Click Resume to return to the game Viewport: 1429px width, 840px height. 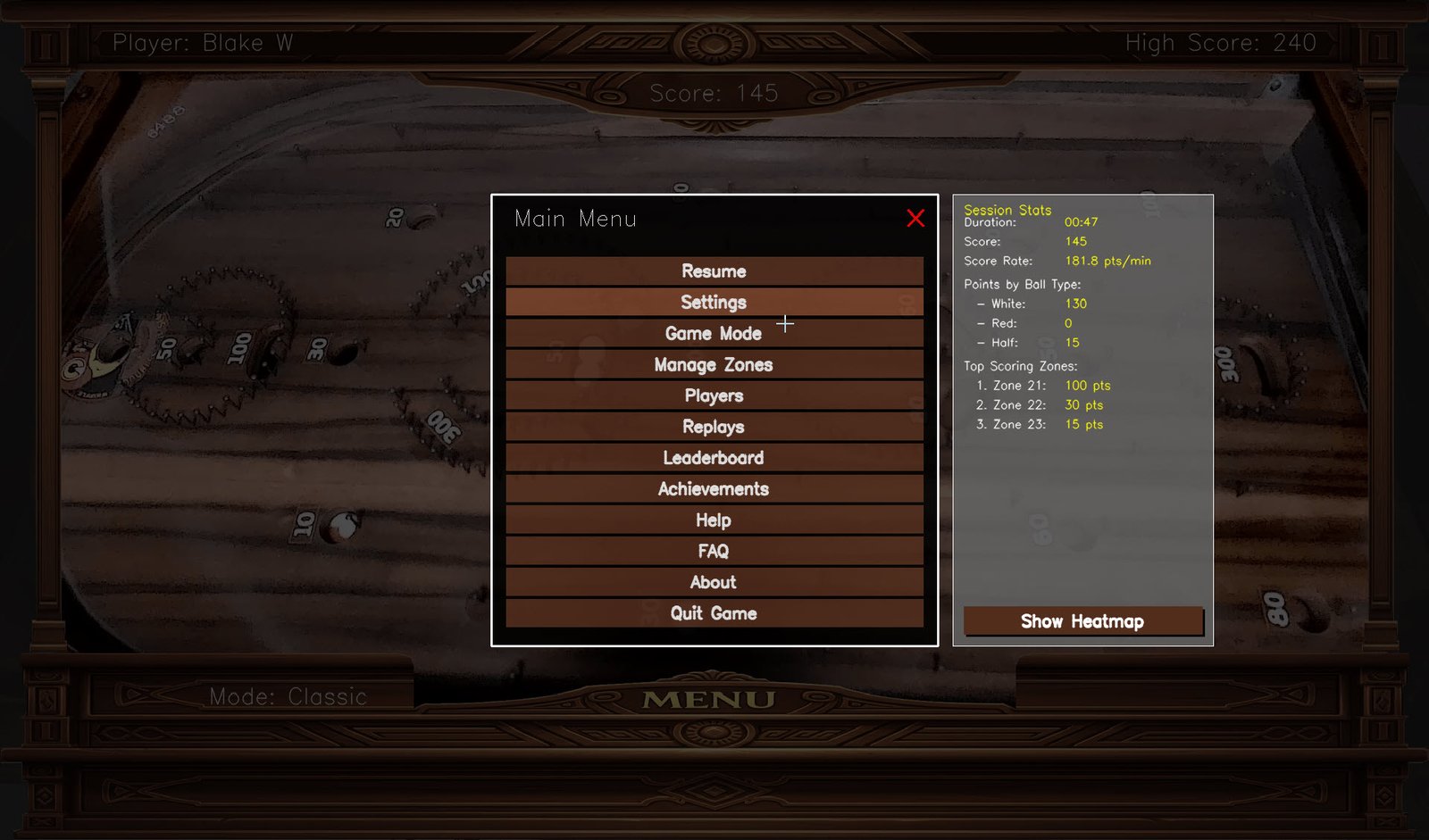coord(714,270)
